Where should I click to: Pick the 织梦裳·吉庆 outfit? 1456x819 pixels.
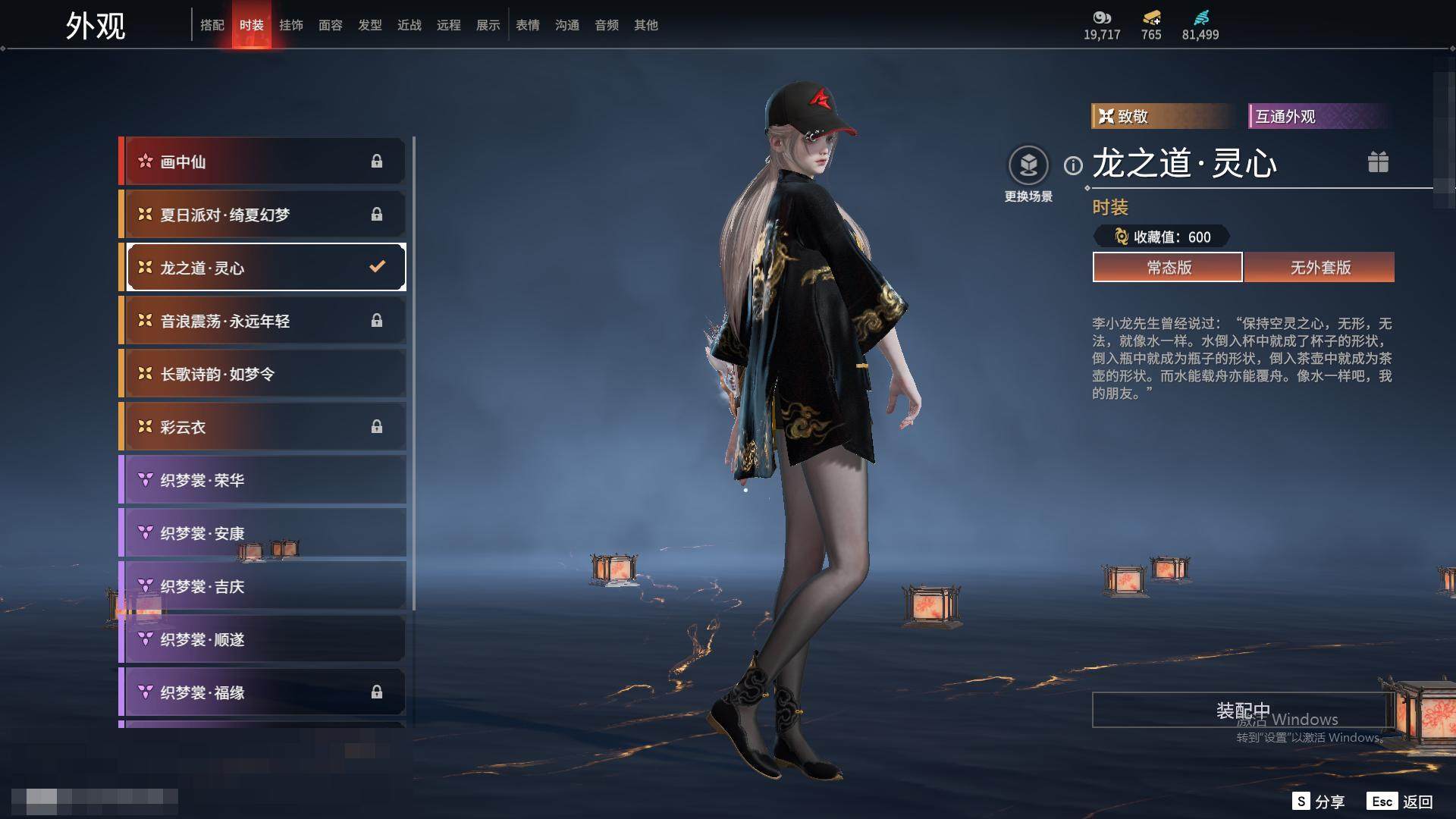click(x=263, y=586)
